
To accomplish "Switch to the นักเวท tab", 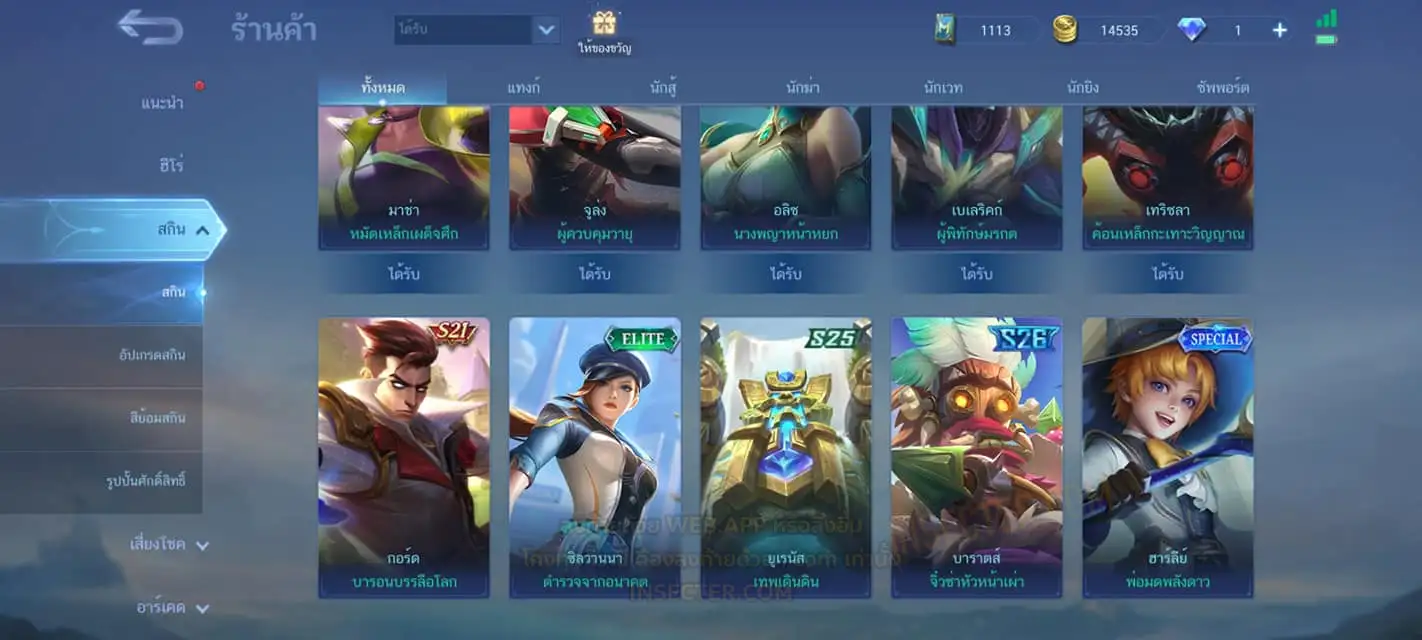I will click(943, 88).
